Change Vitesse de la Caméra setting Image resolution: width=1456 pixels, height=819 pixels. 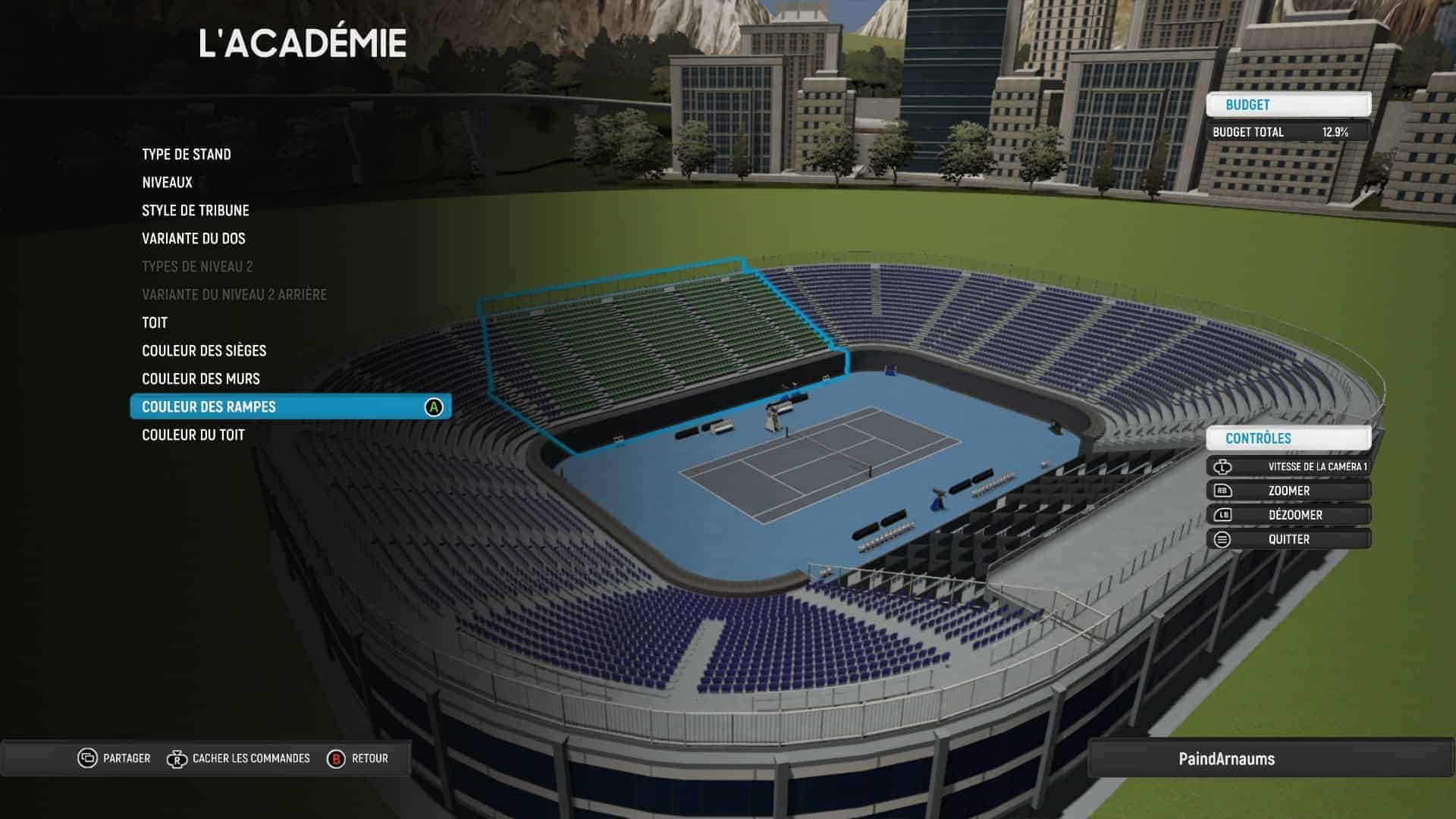(x=1288, y=467)
